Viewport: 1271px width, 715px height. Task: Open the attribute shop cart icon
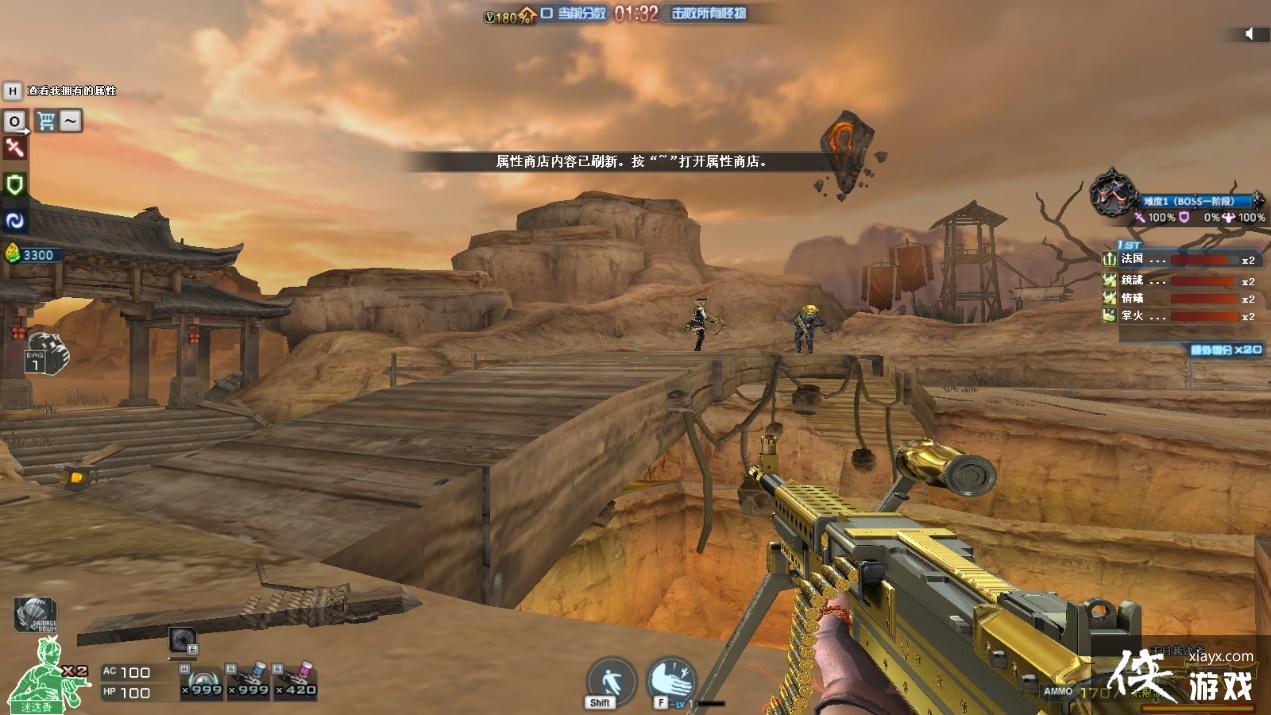click(x=46, y=121)
